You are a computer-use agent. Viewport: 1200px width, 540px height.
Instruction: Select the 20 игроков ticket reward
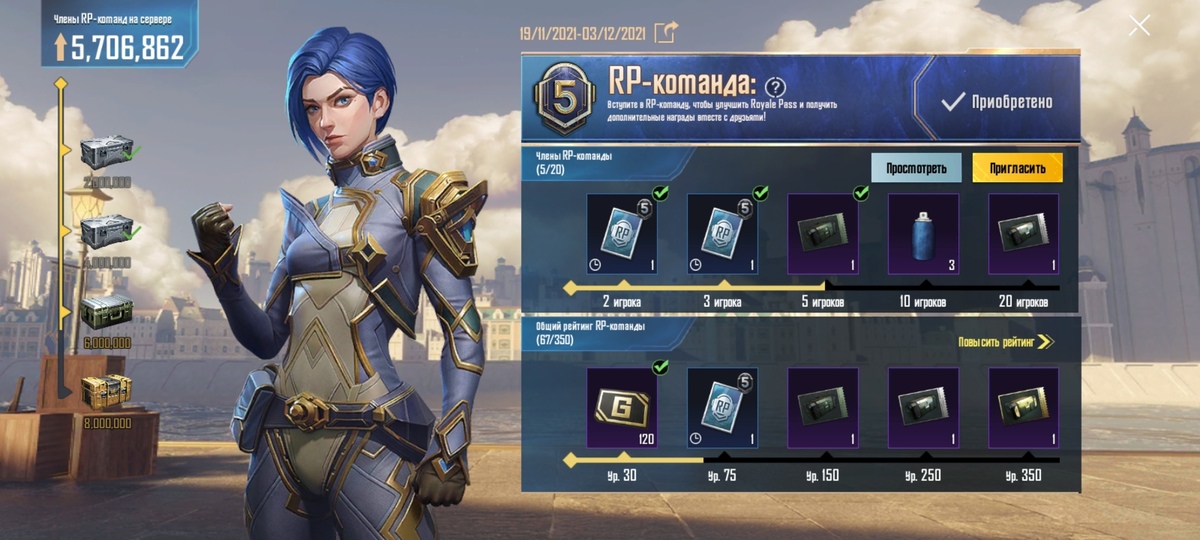click(x=1023, y=234)
